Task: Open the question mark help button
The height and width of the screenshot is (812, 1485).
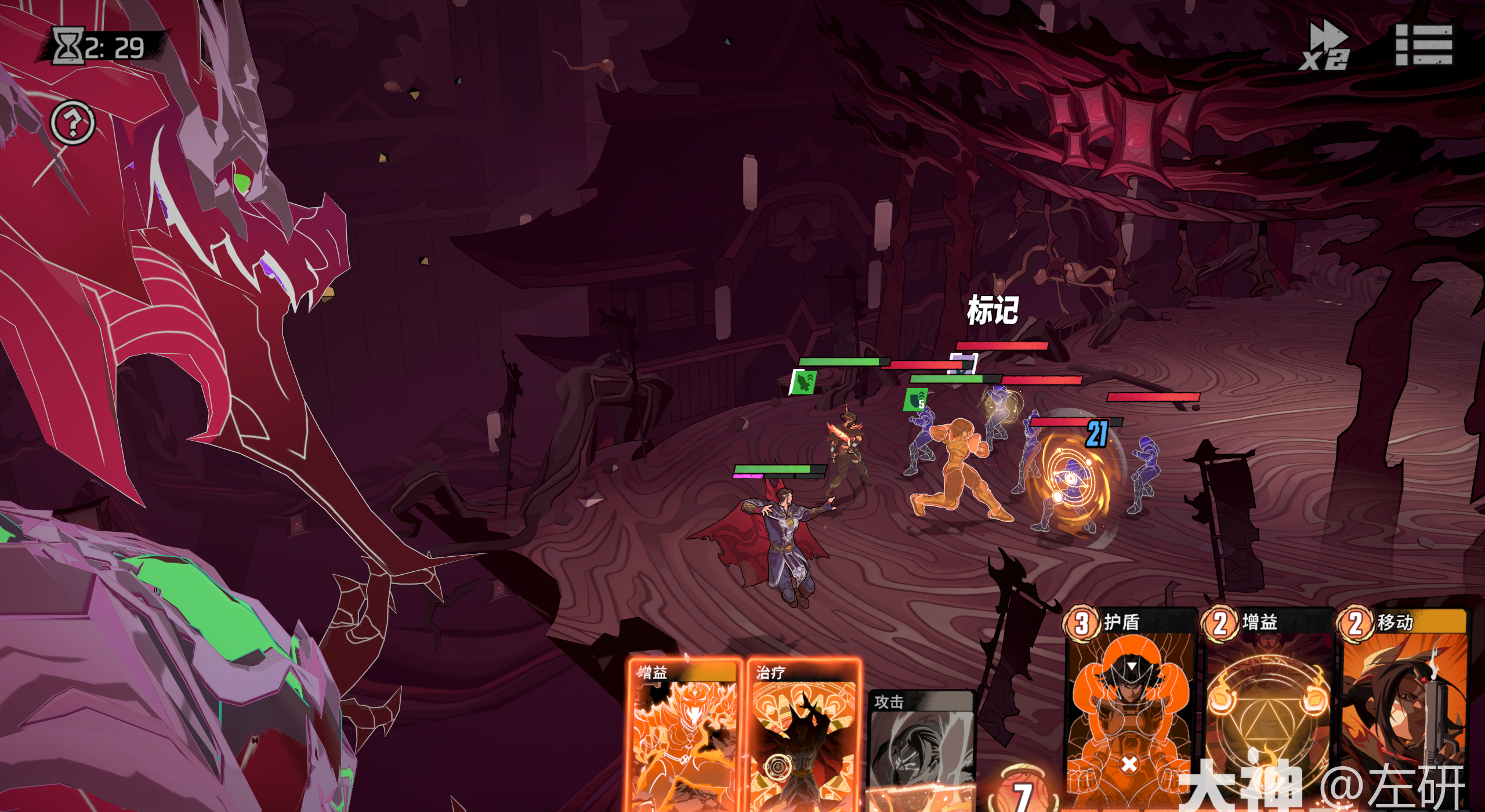Action: [73, 123]
